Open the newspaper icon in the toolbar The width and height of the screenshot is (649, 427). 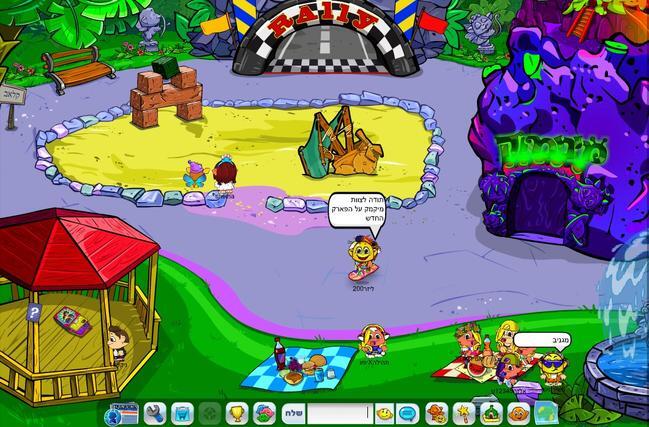pos(122,413)
